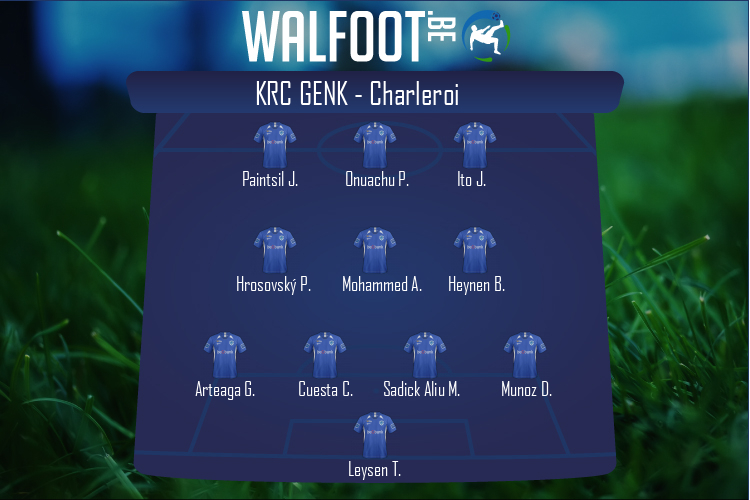Open the Walfoot.be logo
Viewport: 750px width, 500px height.
pyautogui.click(x=375, y=35)
